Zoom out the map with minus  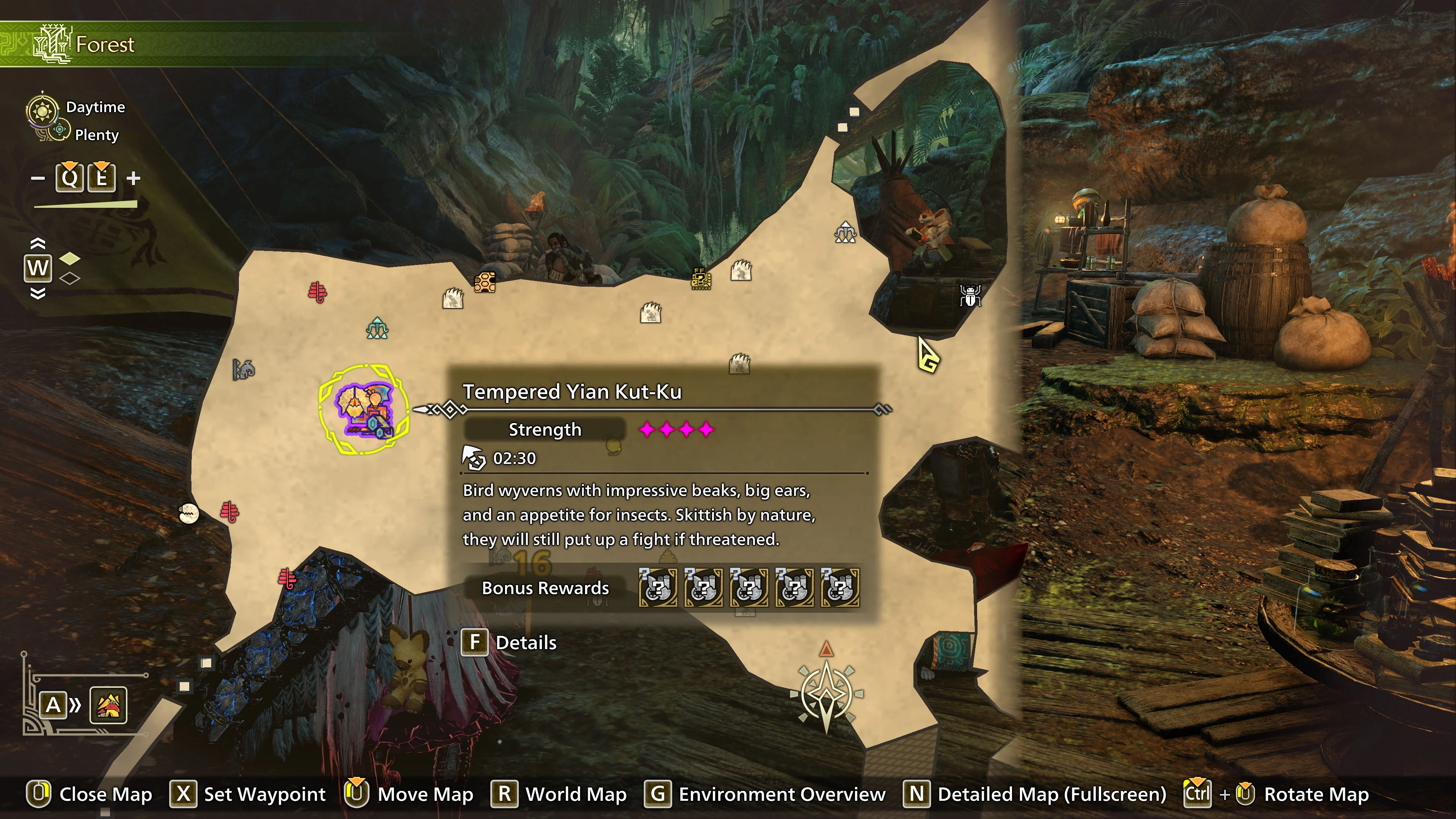point(38,179)
